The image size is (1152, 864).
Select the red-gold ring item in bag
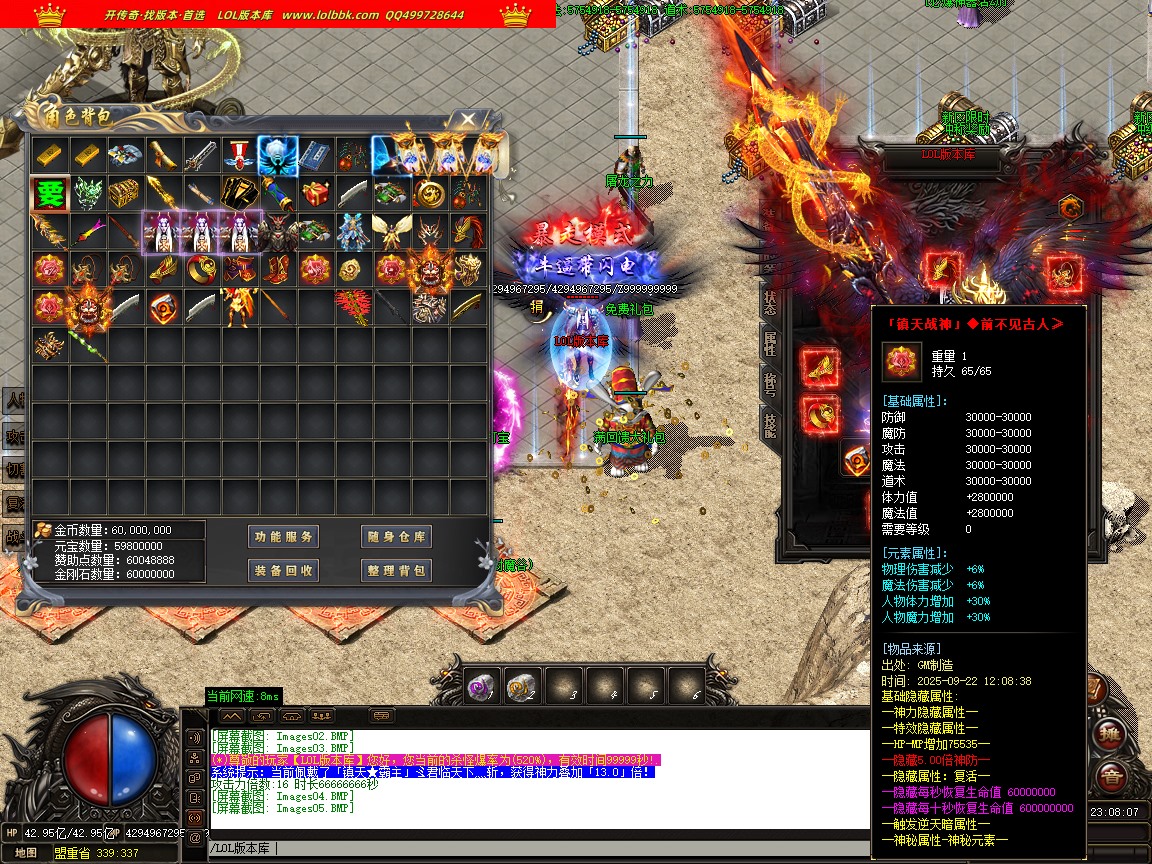click(x=201, y=269)
